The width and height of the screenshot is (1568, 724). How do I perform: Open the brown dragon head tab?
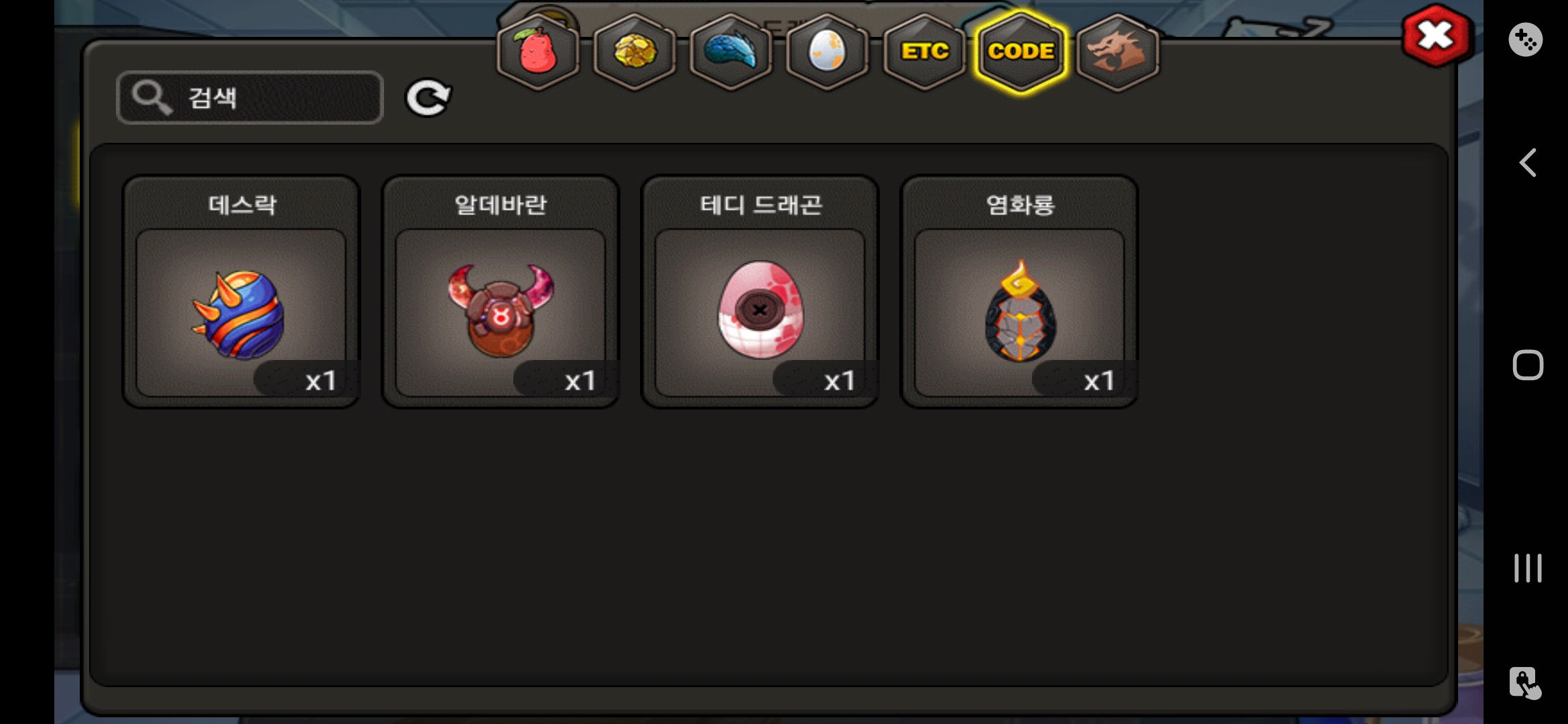[x=1117, y=52]
